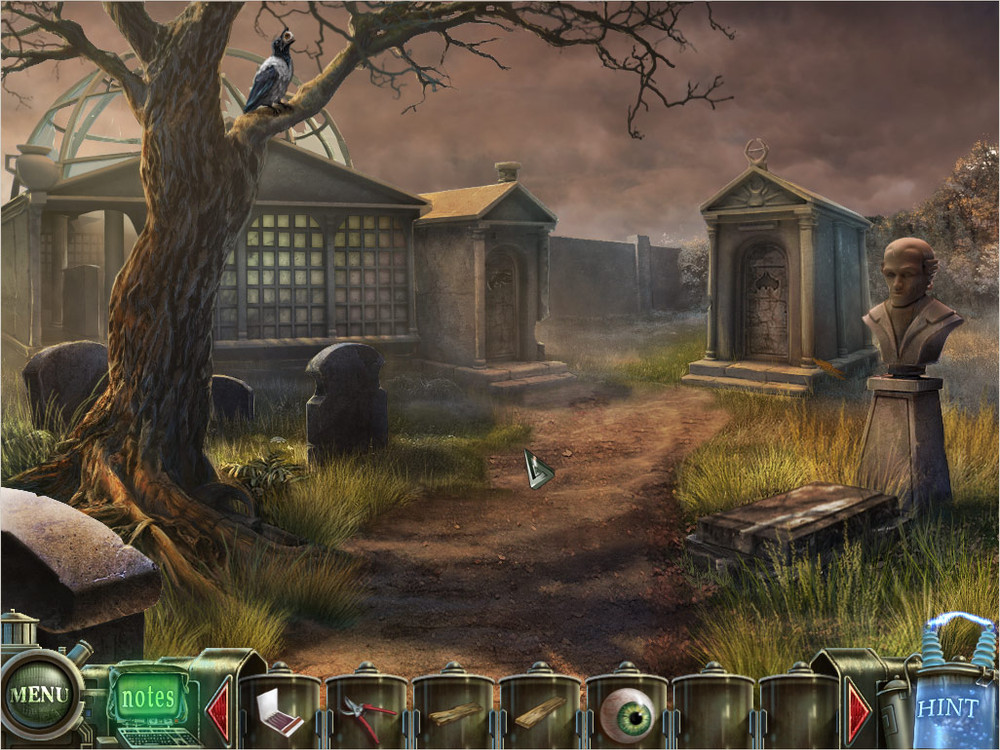Choose the green eyeball inventory item
This screenshot has height=750, width=1000.
[626, 712]
